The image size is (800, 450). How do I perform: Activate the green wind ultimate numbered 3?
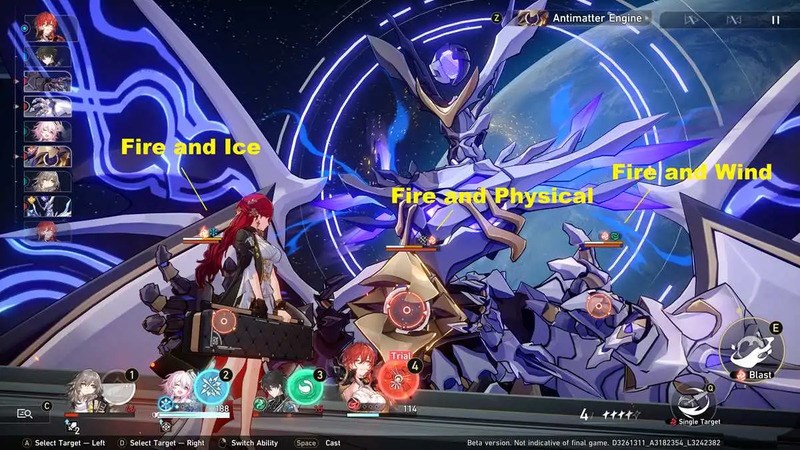pos(303,385)
